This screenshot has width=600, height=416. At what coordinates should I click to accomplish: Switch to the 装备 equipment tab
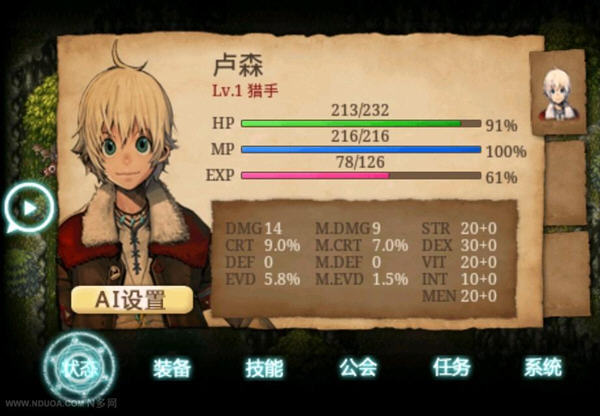click(x=172, y=368)
